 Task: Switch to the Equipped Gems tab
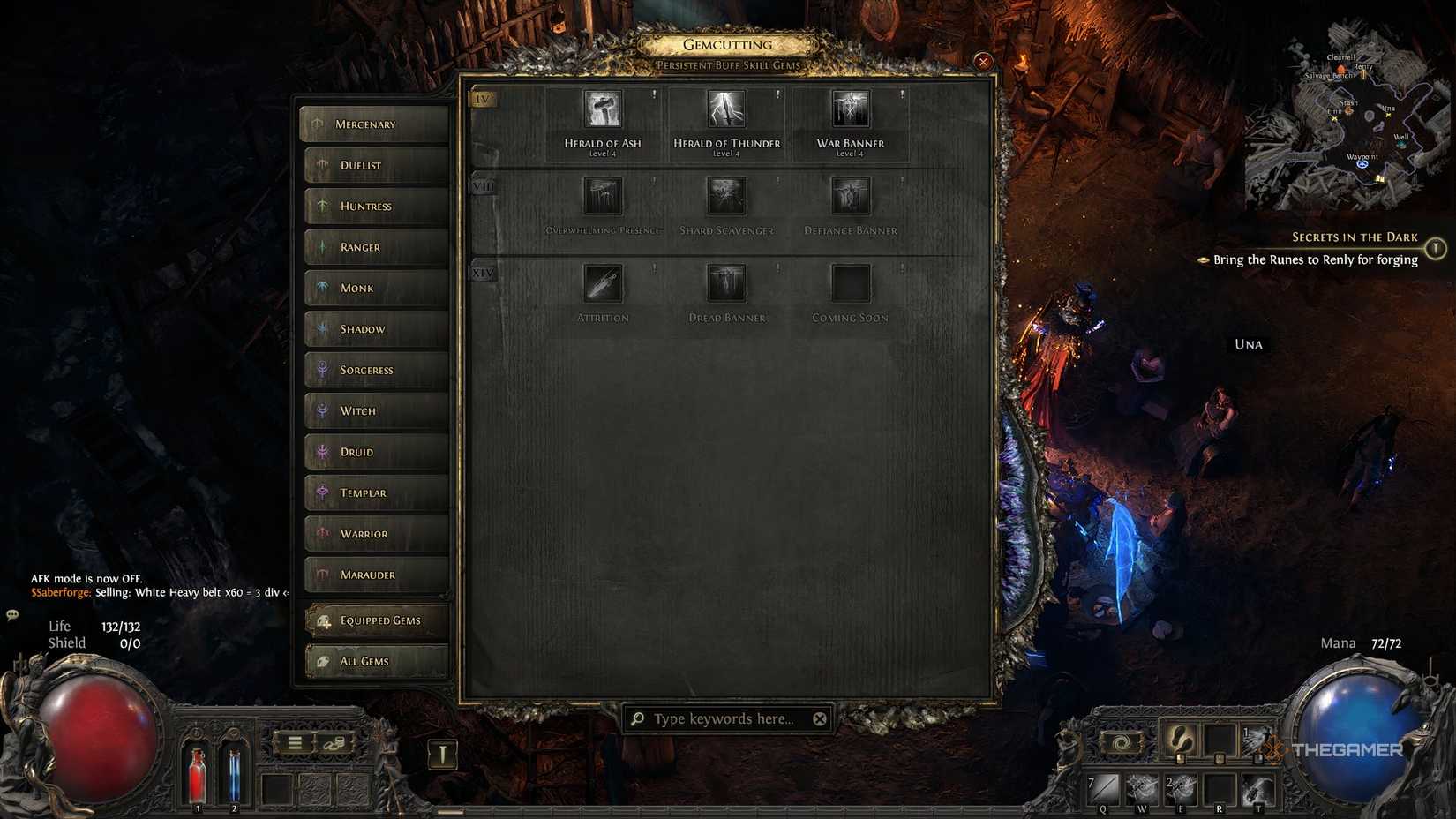click(375, 620)
